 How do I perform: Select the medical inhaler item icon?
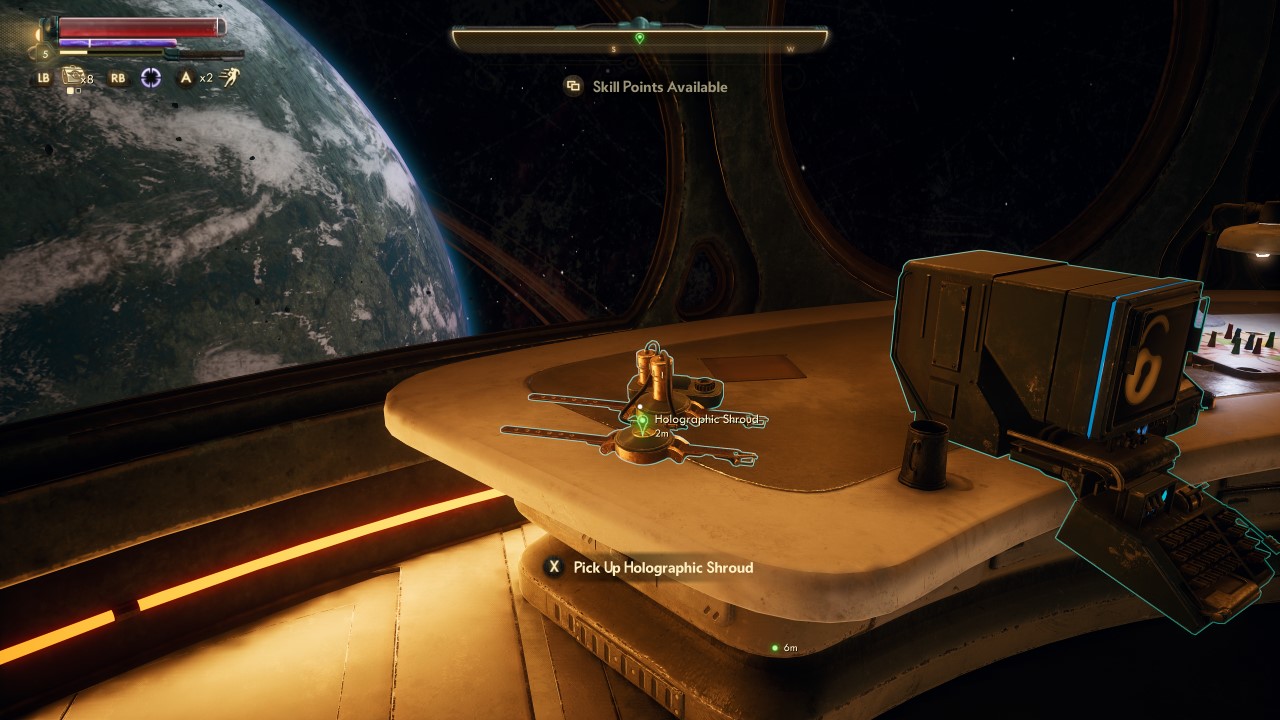coord(72,76)
